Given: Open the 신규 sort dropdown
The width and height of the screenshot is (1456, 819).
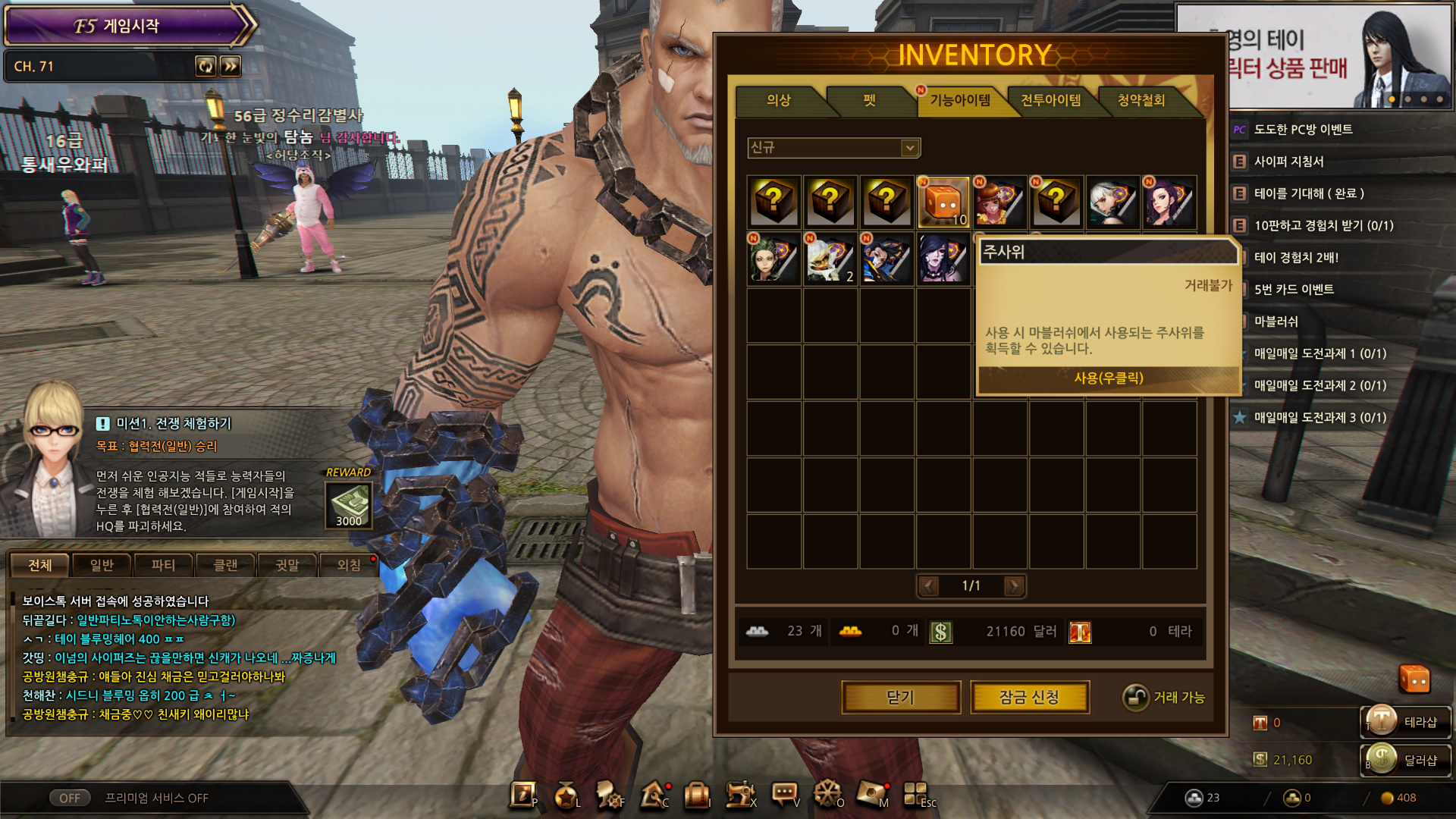Looking at the screenshot, I should pos(833,148).
